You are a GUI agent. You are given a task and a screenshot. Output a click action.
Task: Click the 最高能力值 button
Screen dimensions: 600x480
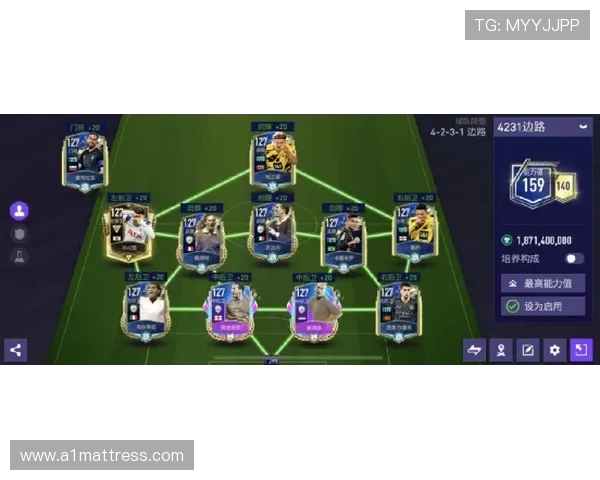[543, 283]
